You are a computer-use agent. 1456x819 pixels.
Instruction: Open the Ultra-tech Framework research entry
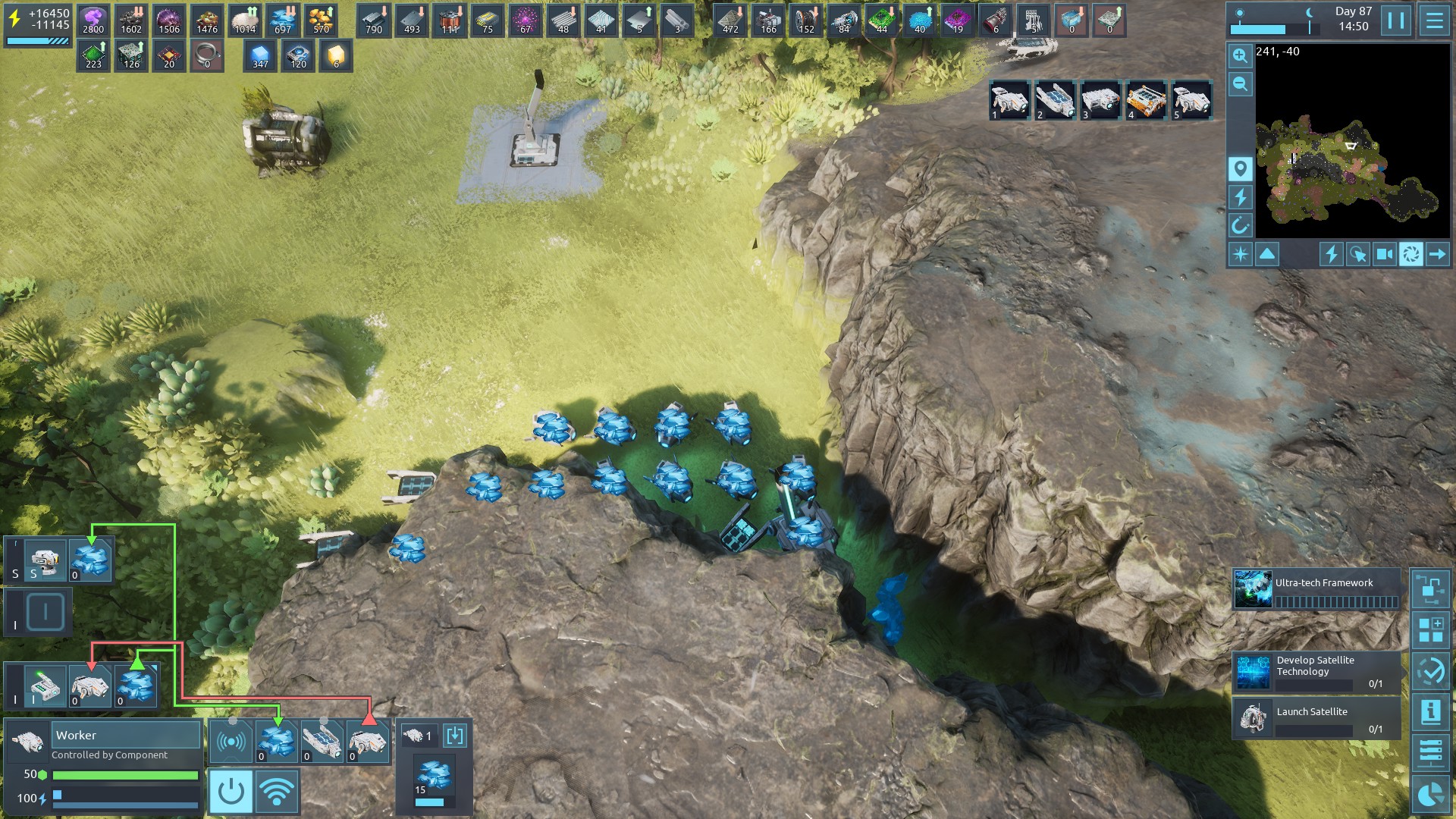click(x=1316, y=590)
